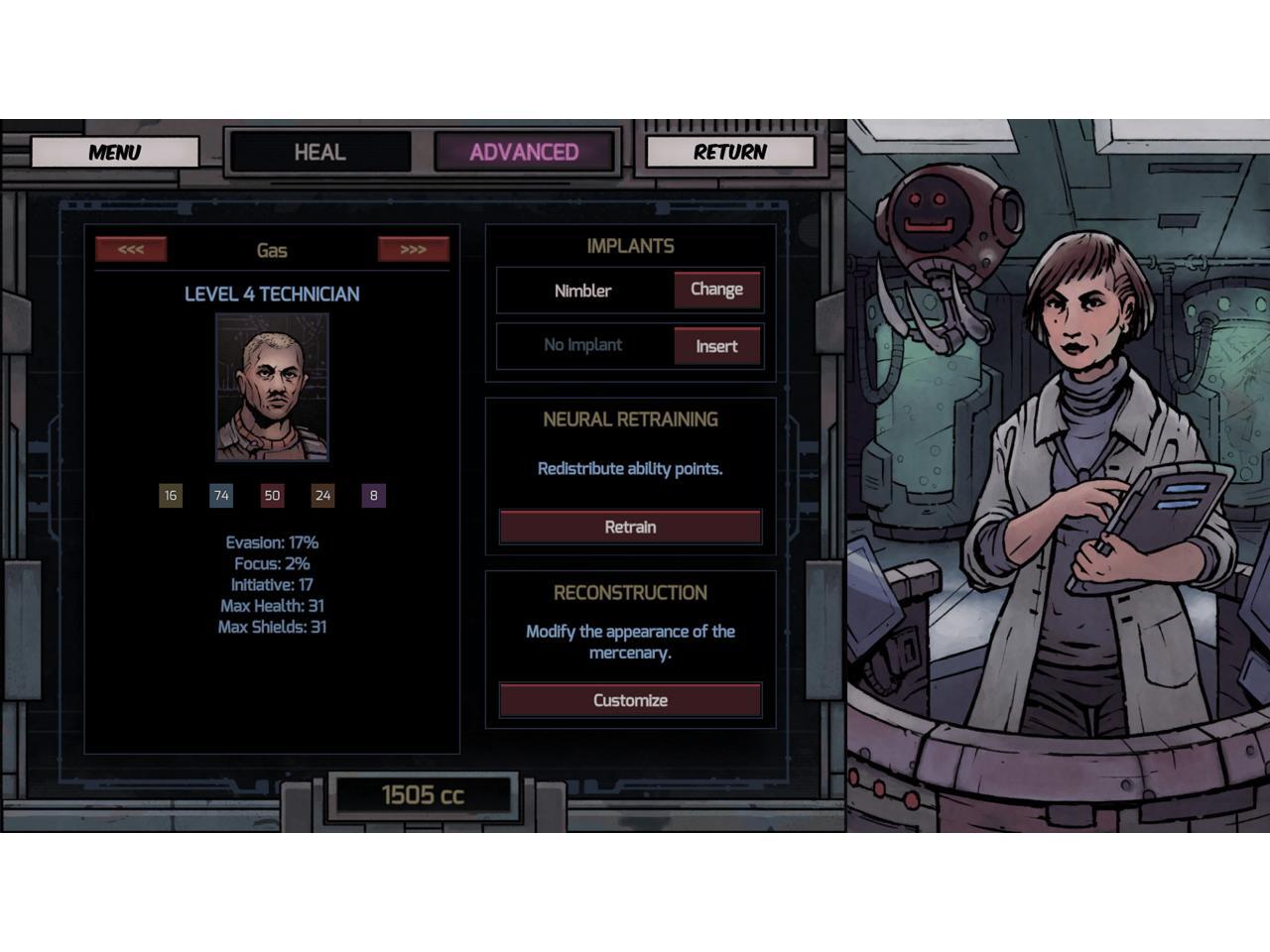This screenshot has width=1270, height=952.
Task: Show the next mercenary with right arrows
Action: pos(413,249)
